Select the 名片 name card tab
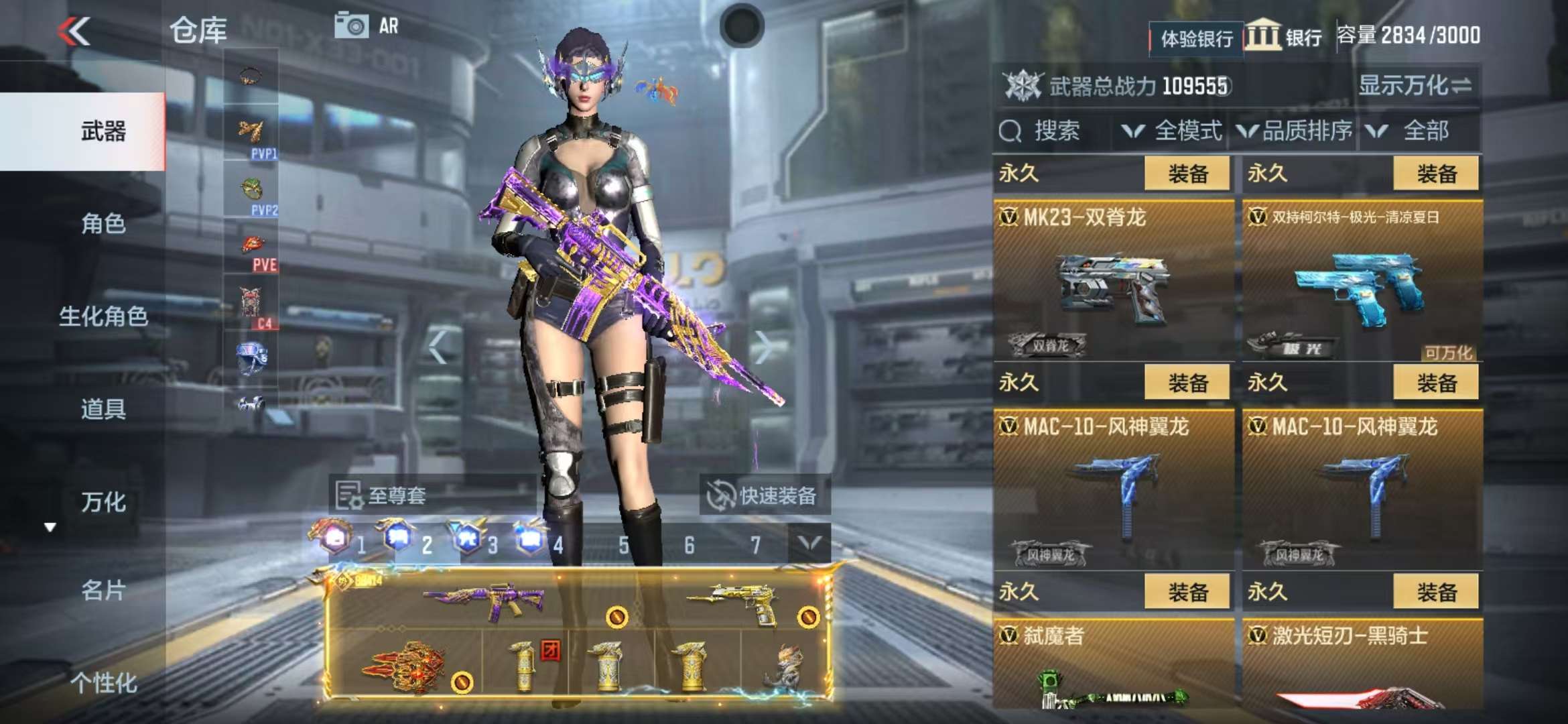Screen dimensions: 1568x724 pos(103,591)
